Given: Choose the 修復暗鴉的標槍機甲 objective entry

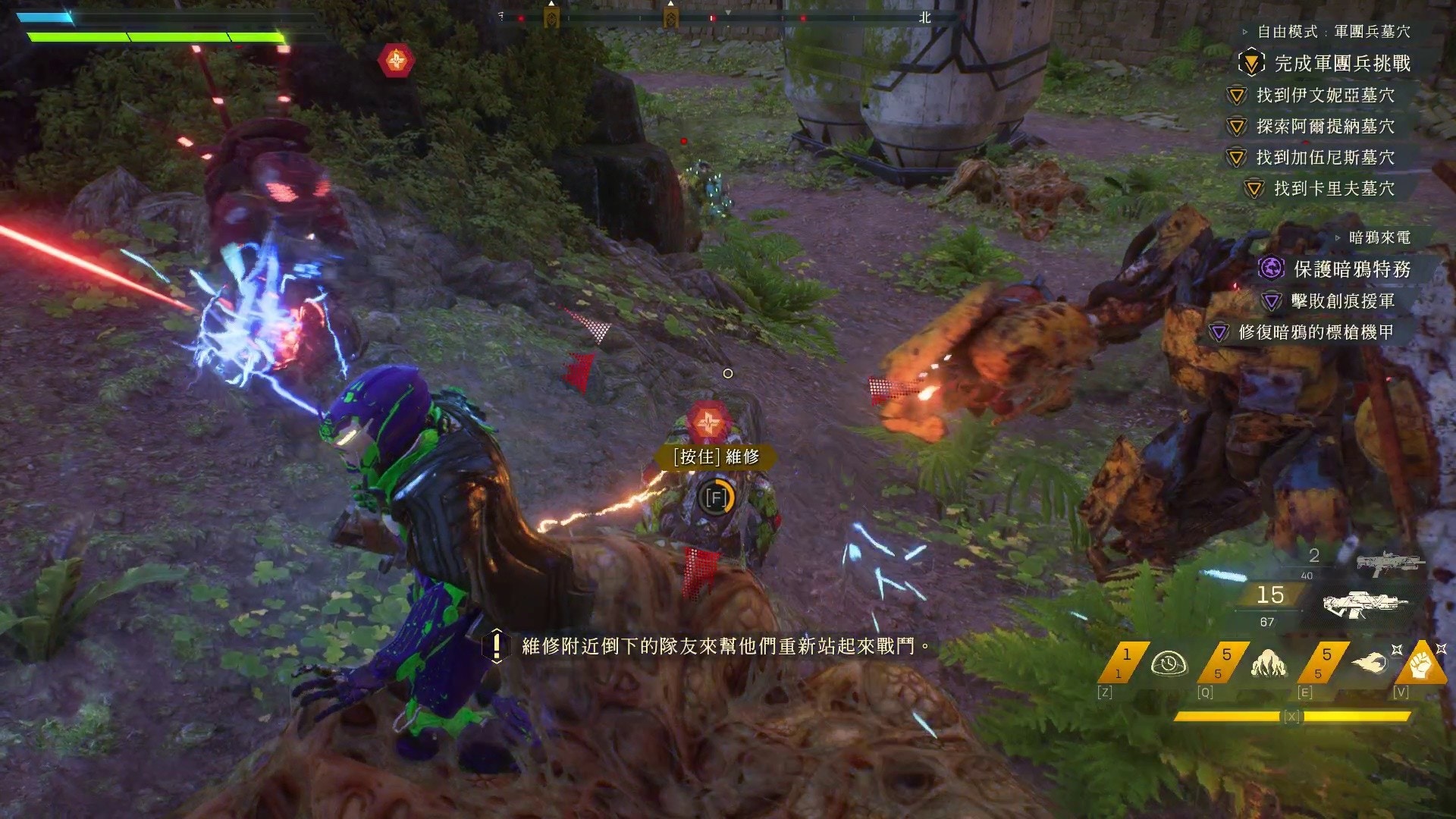Looking at the screenshot, I should [1316, 332].
